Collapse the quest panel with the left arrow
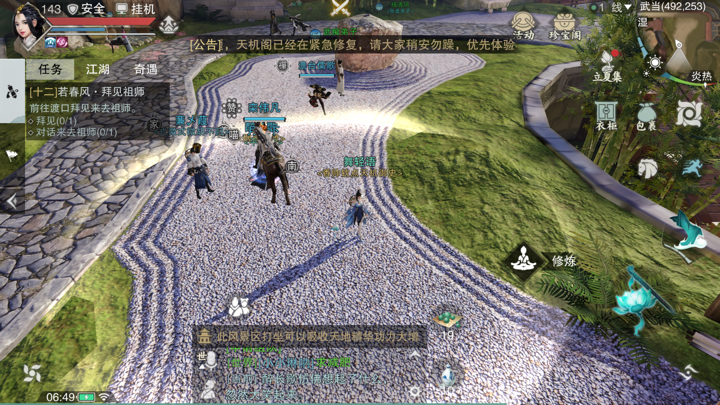Viewport: 720px width, 405px height. (11, 201)
